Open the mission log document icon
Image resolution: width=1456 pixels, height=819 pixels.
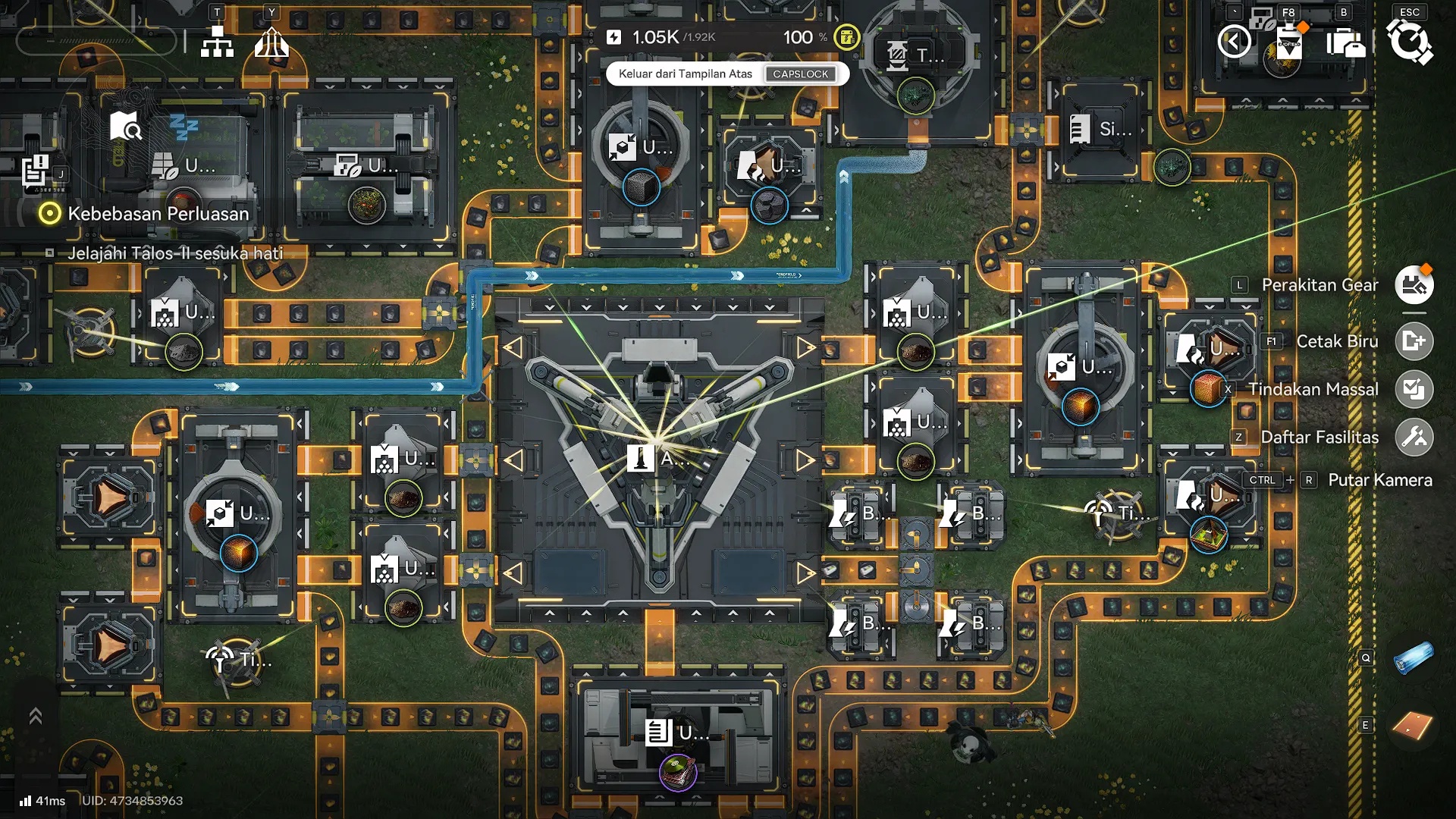point(35,170)
